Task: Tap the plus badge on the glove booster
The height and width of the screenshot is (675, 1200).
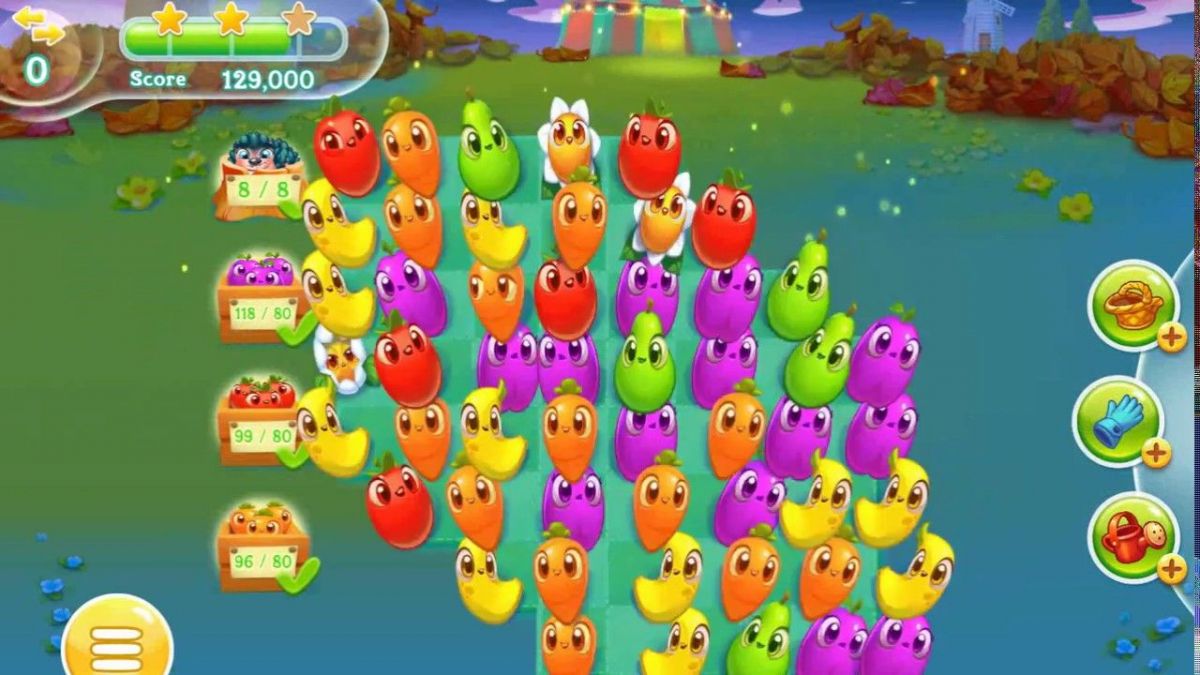Action: coord(1157,453)
